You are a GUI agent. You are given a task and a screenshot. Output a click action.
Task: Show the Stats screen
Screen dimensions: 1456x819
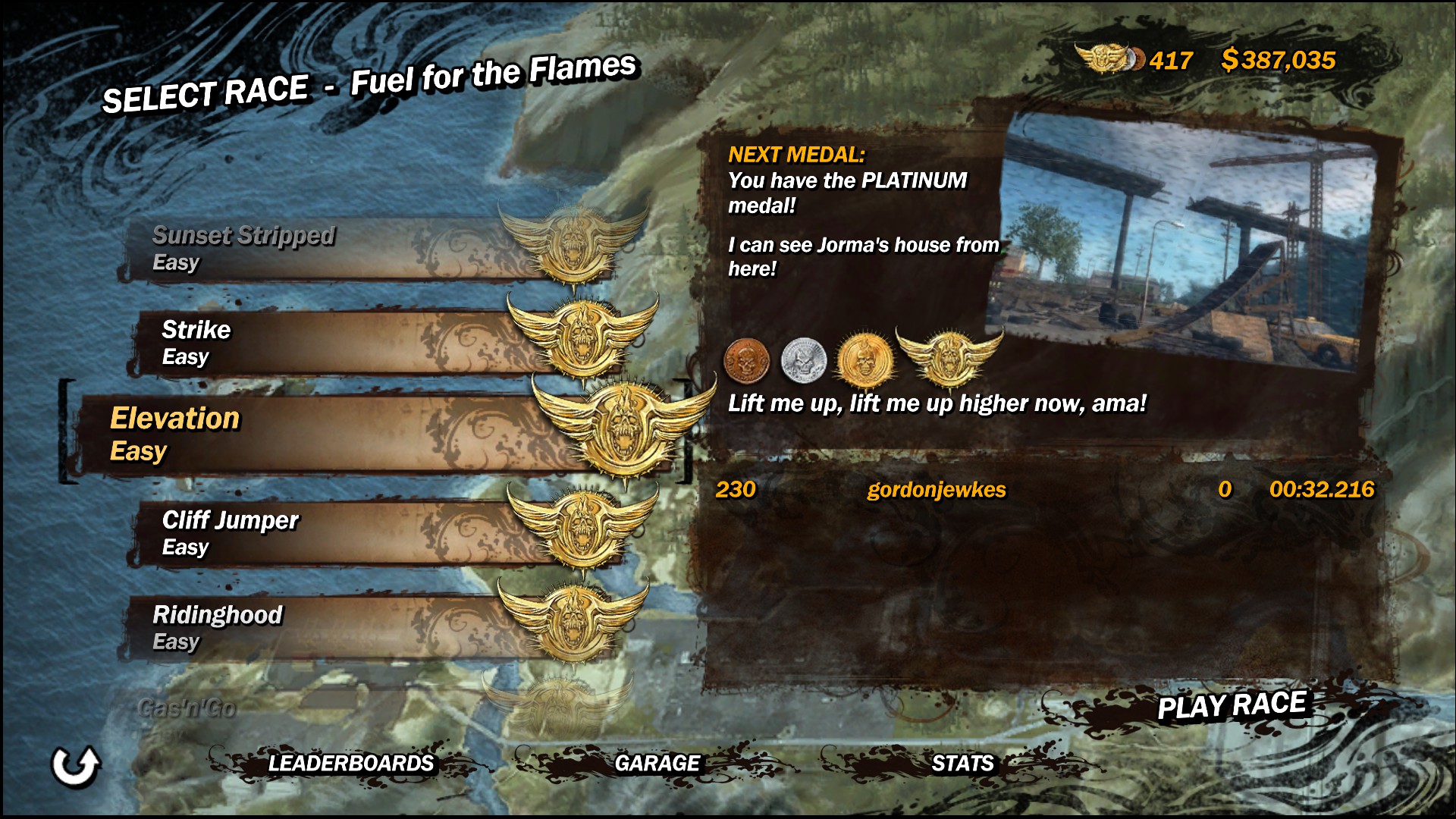point(962,763)
